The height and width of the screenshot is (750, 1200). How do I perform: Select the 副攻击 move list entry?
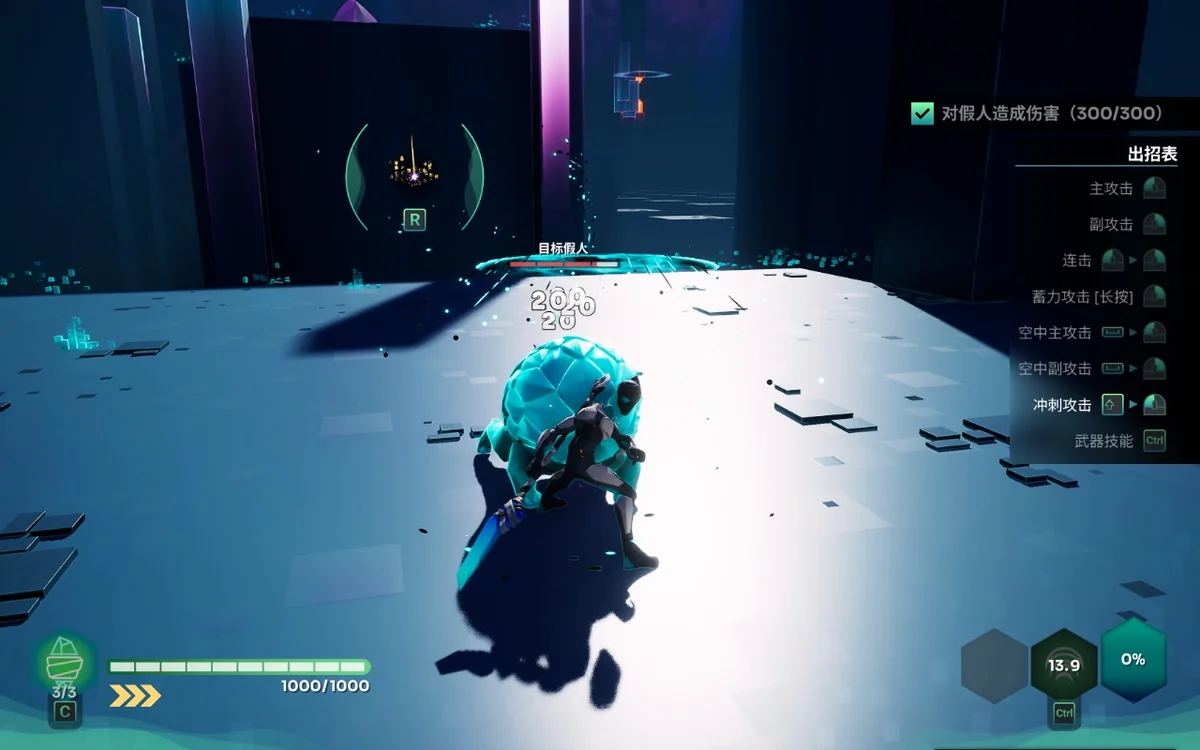[1126, 224]
